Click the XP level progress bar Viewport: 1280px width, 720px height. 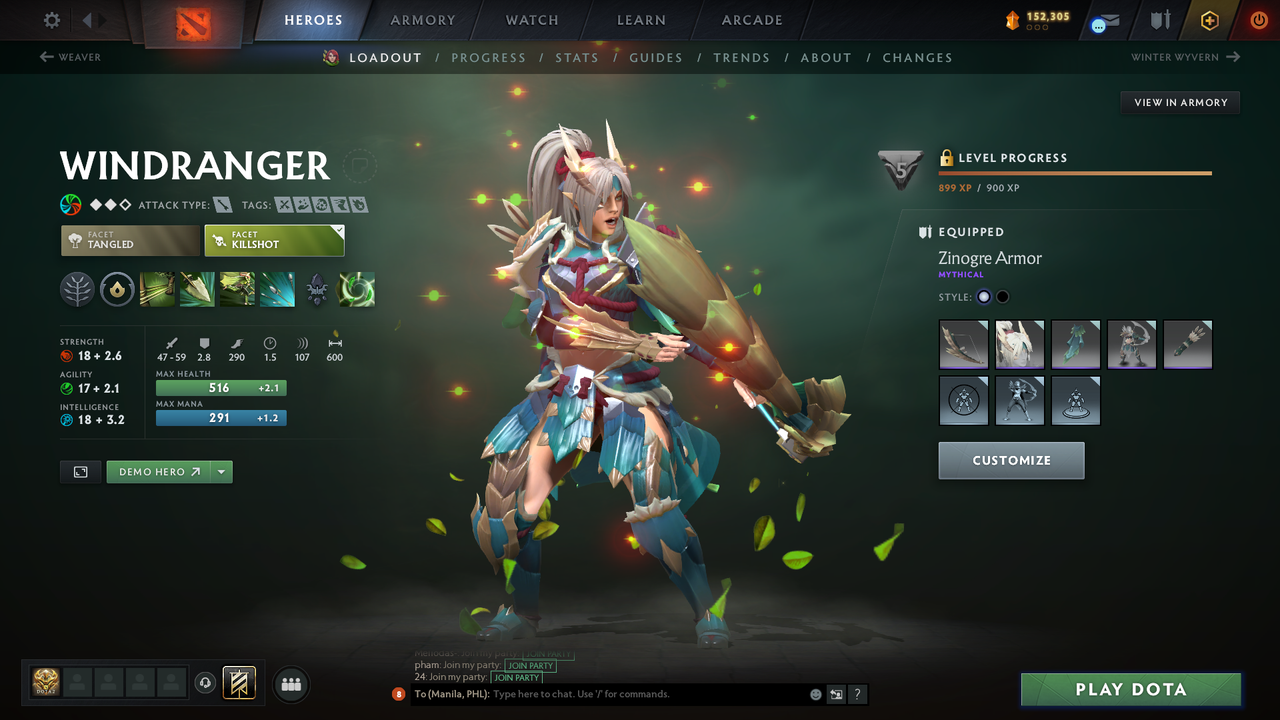click(1075, 172)
